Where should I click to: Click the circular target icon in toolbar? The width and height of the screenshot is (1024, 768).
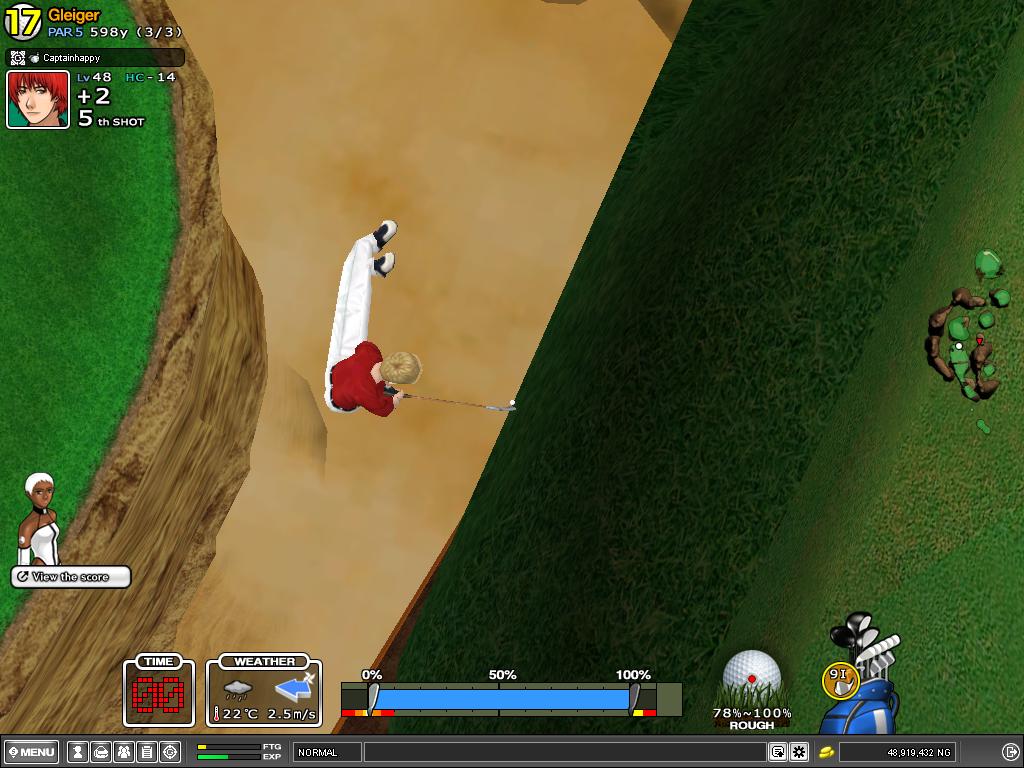(x=170, y=752)
